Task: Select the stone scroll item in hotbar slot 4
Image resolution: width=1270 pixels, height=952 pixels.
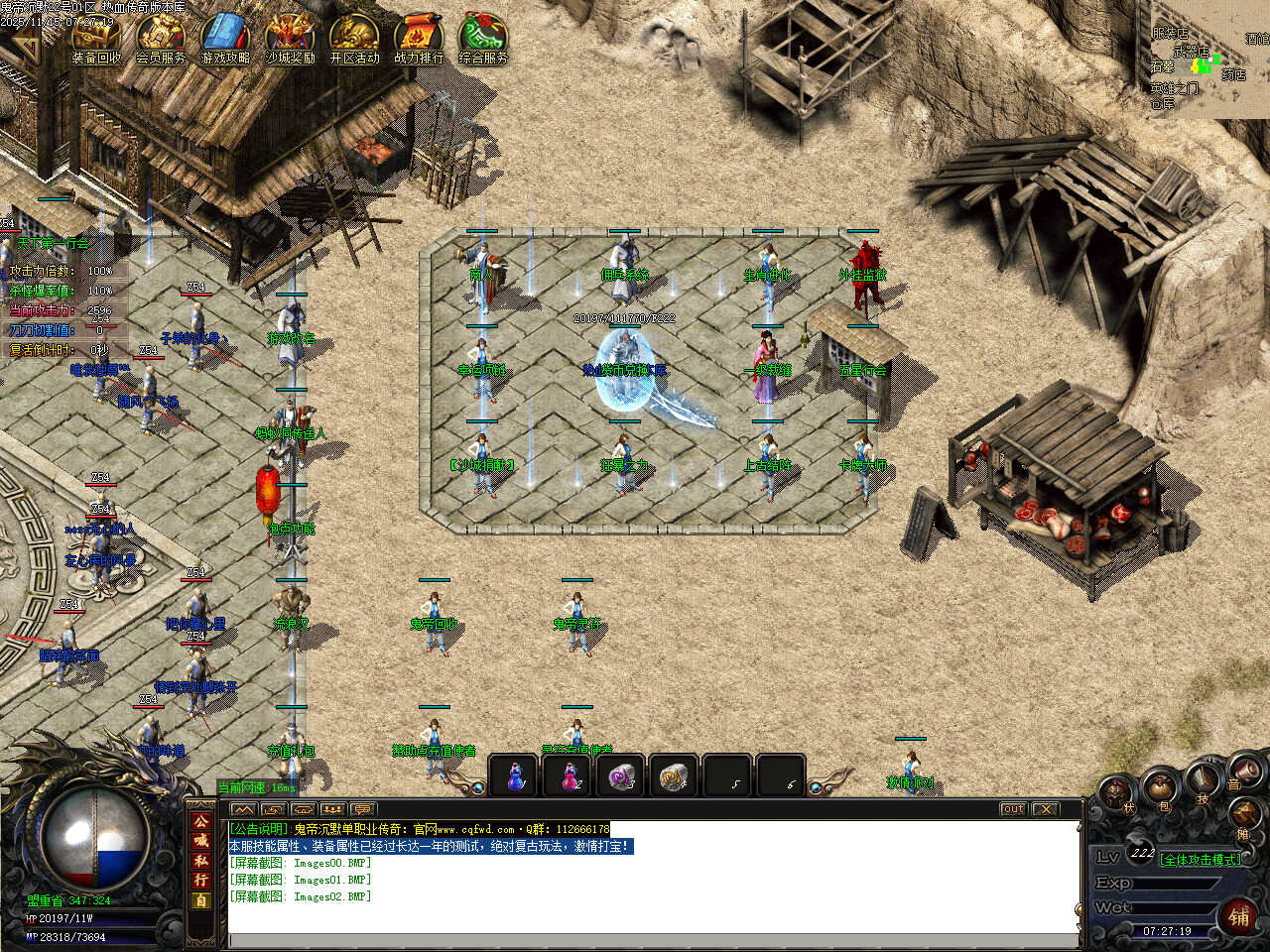Action: pyautogui.click(x=677, y=776)
